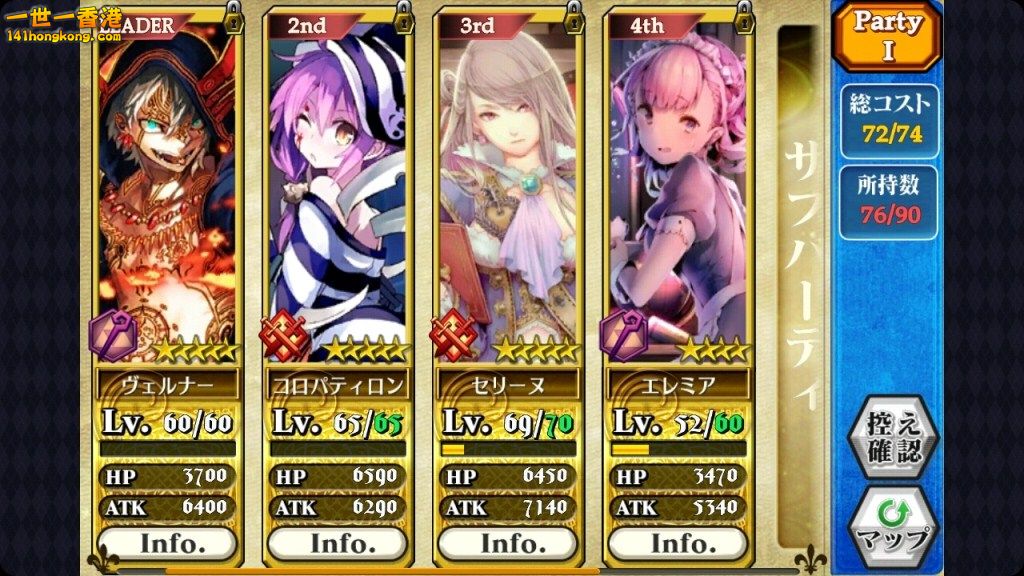Select the 3rd slot card セリーヌ

coord(507,200)
